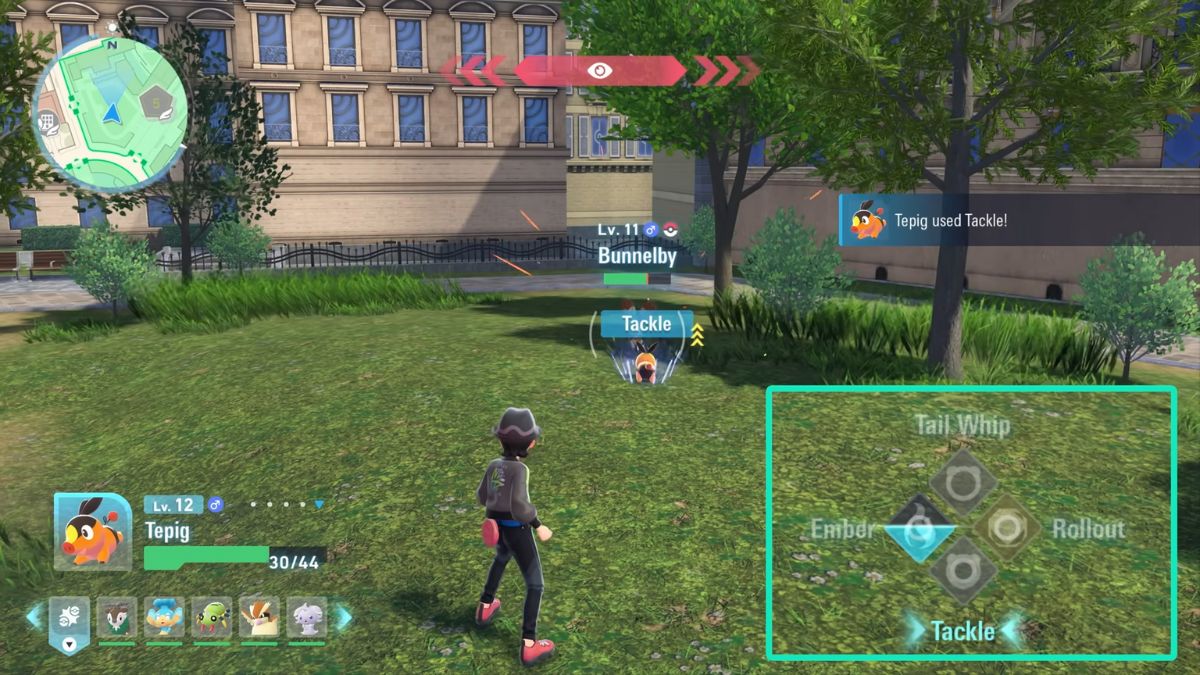1200x675 pixels.
Task: Click the grey pentagon marker on minimap
Action: (155, 102)
